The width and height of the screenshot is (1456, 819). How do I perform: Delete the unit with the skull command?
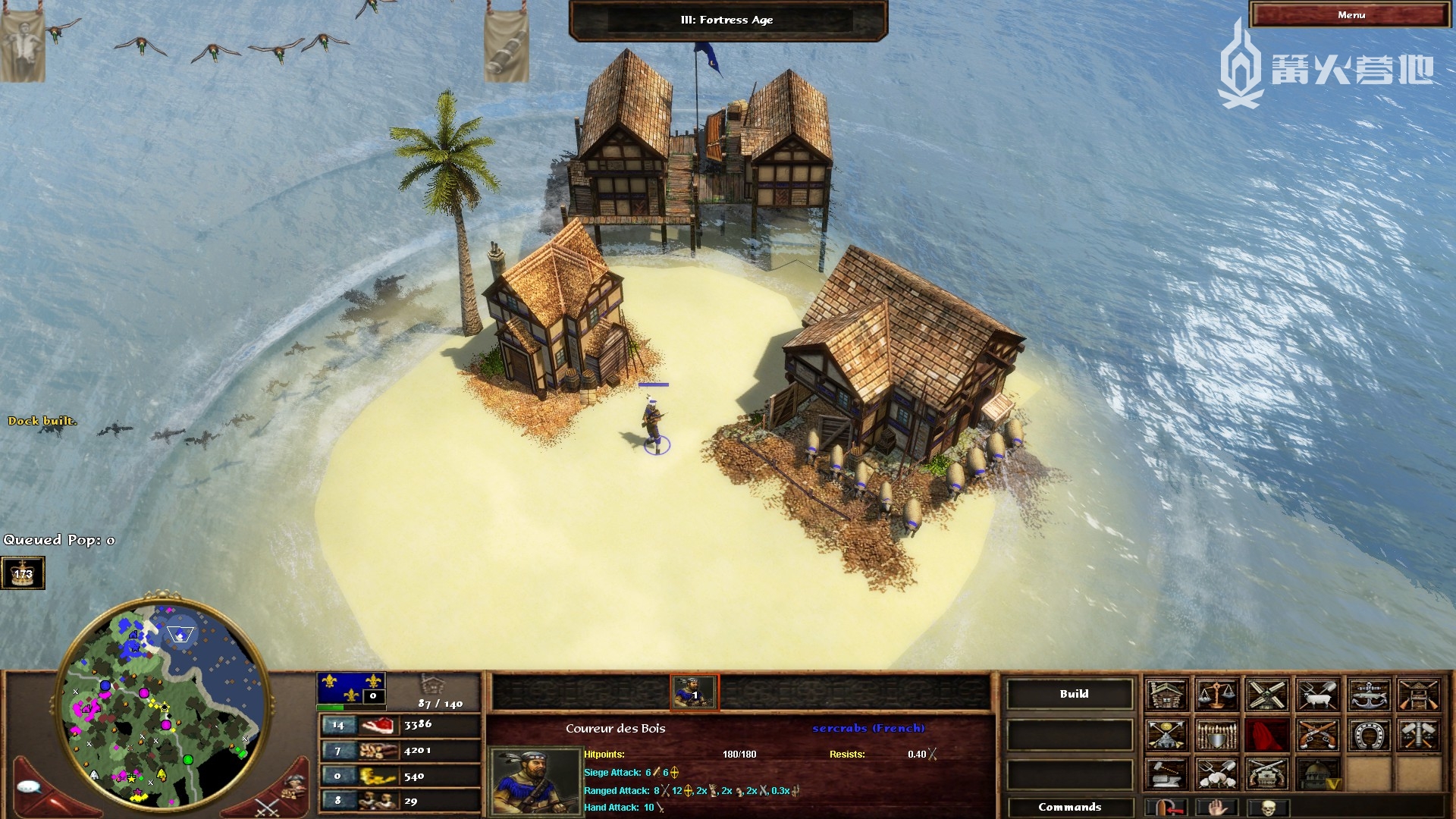tap(1267, 807)
